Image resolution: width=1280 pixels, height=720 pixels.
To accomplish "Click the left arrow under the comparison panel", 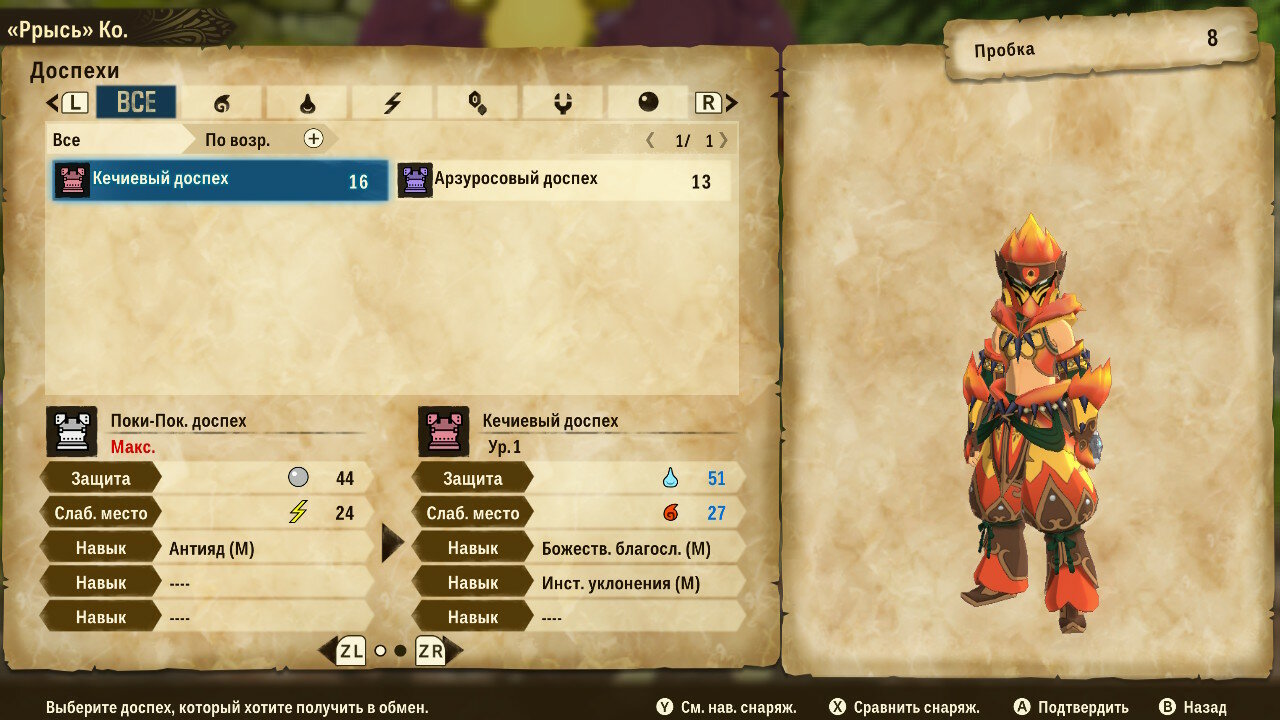I will coord(326,651).
